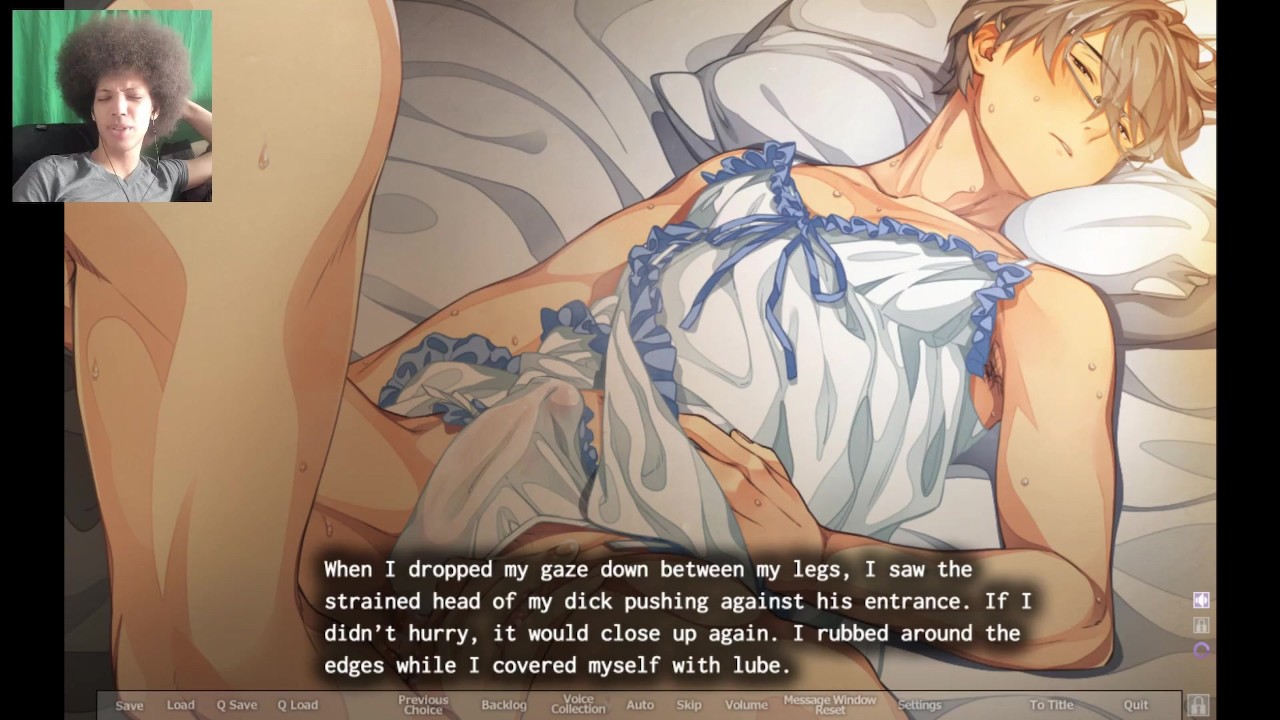Open the Voice Collection

click(578, 705)
